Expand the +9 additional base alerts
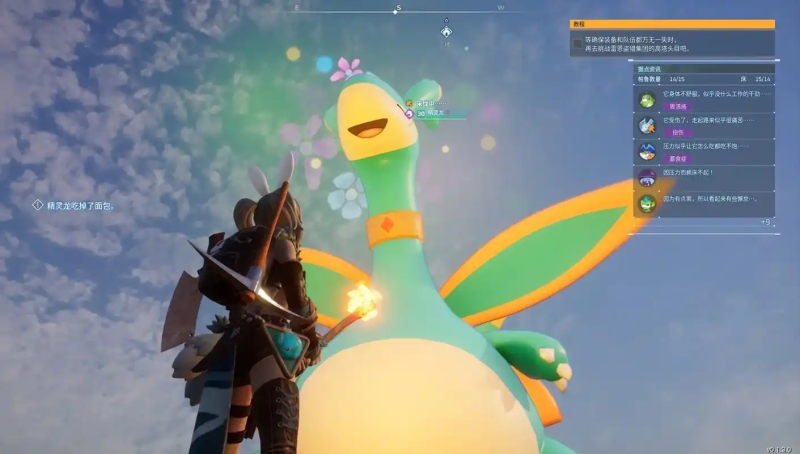The height and width of the screenshot is (454, 800). point(765,221)
